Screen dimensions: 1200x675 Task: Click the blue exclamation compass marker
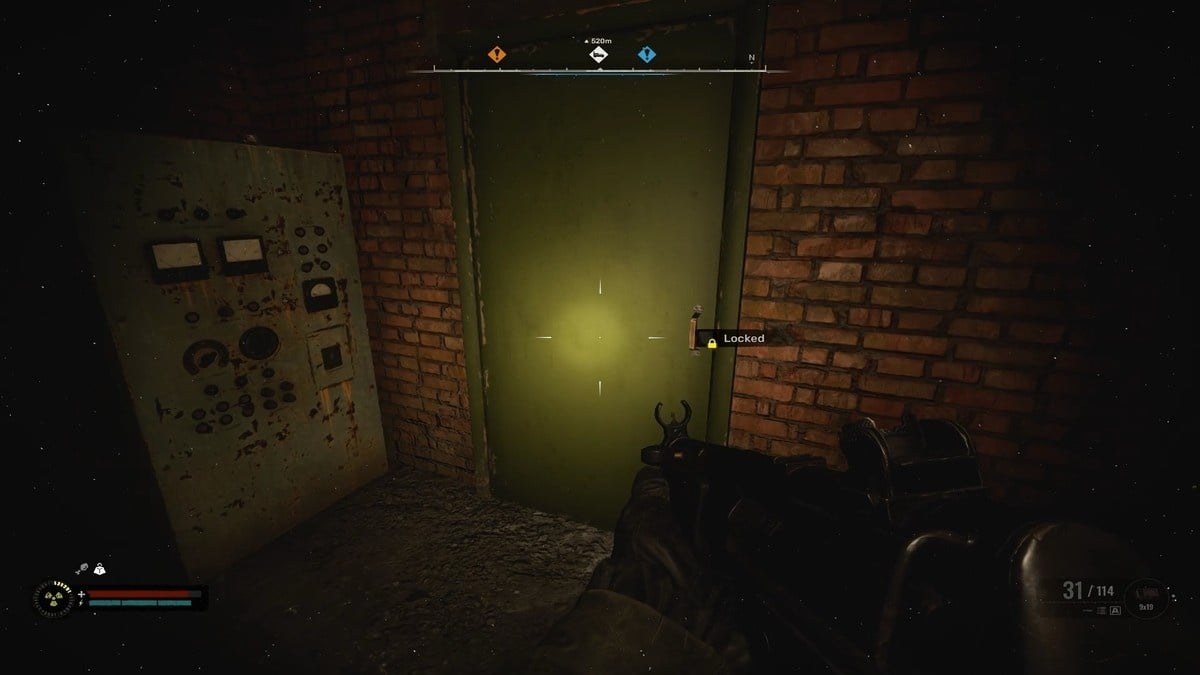point(647,55)
